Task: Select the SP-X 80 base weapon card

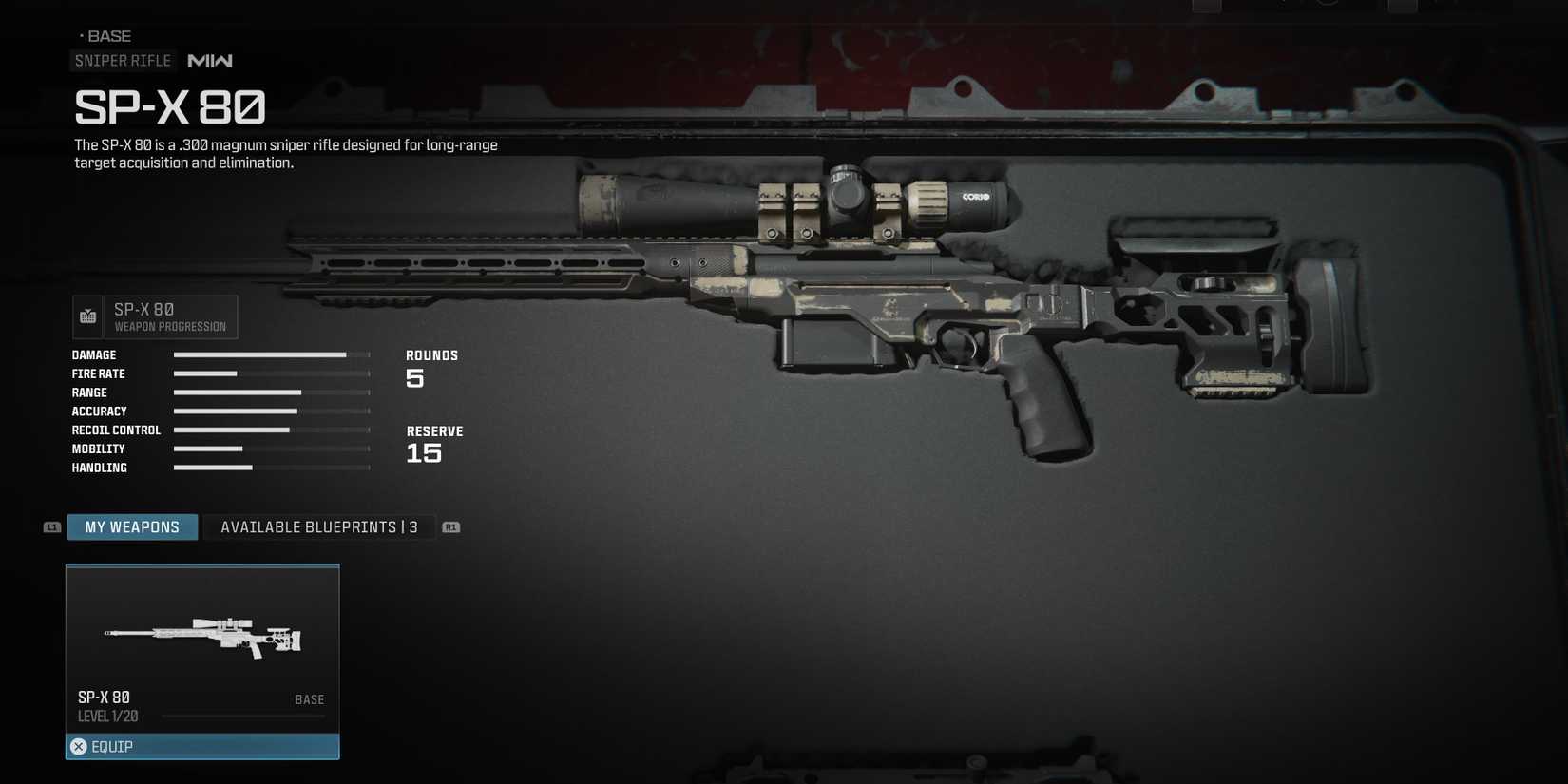Action: (201, 646)
